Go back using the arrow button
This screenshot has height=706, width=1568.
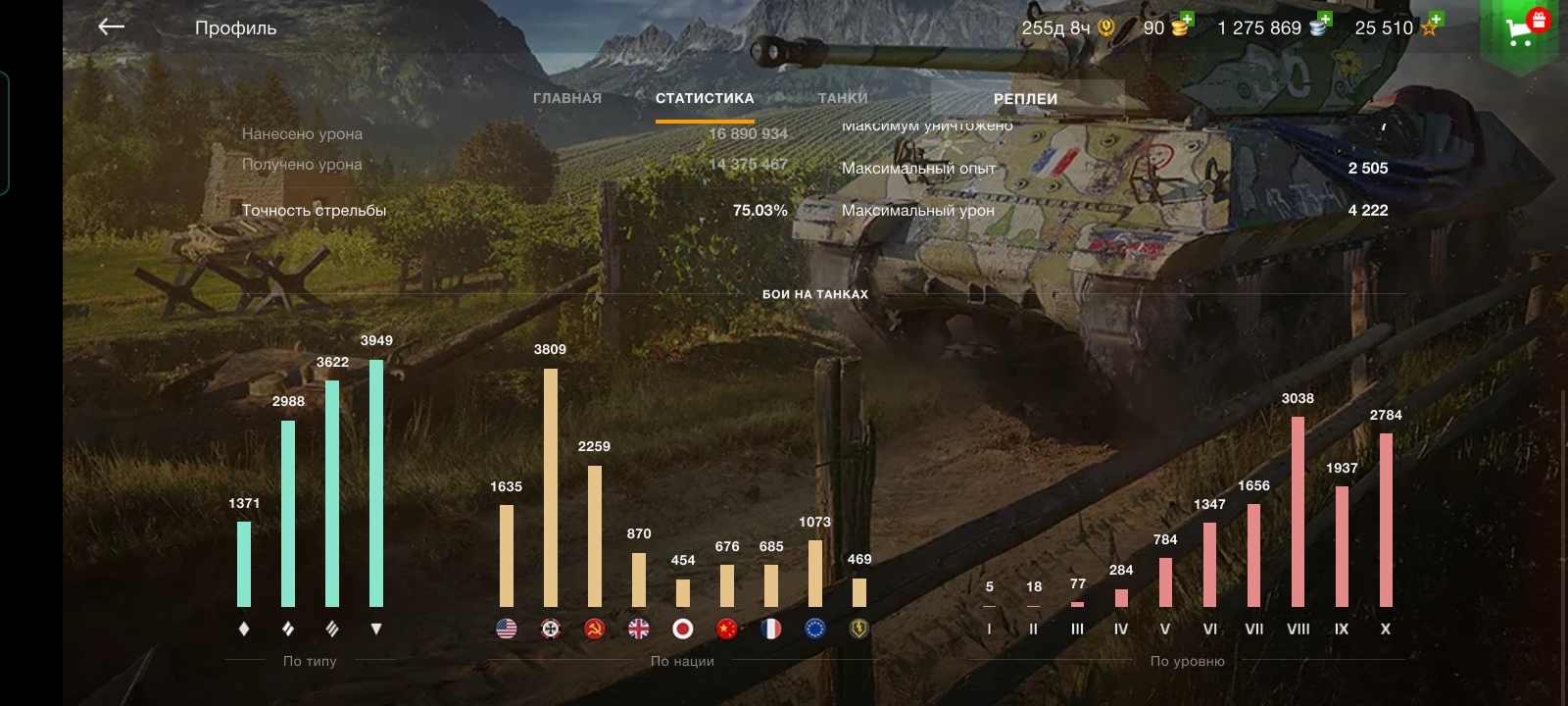[x=112, y=26]
